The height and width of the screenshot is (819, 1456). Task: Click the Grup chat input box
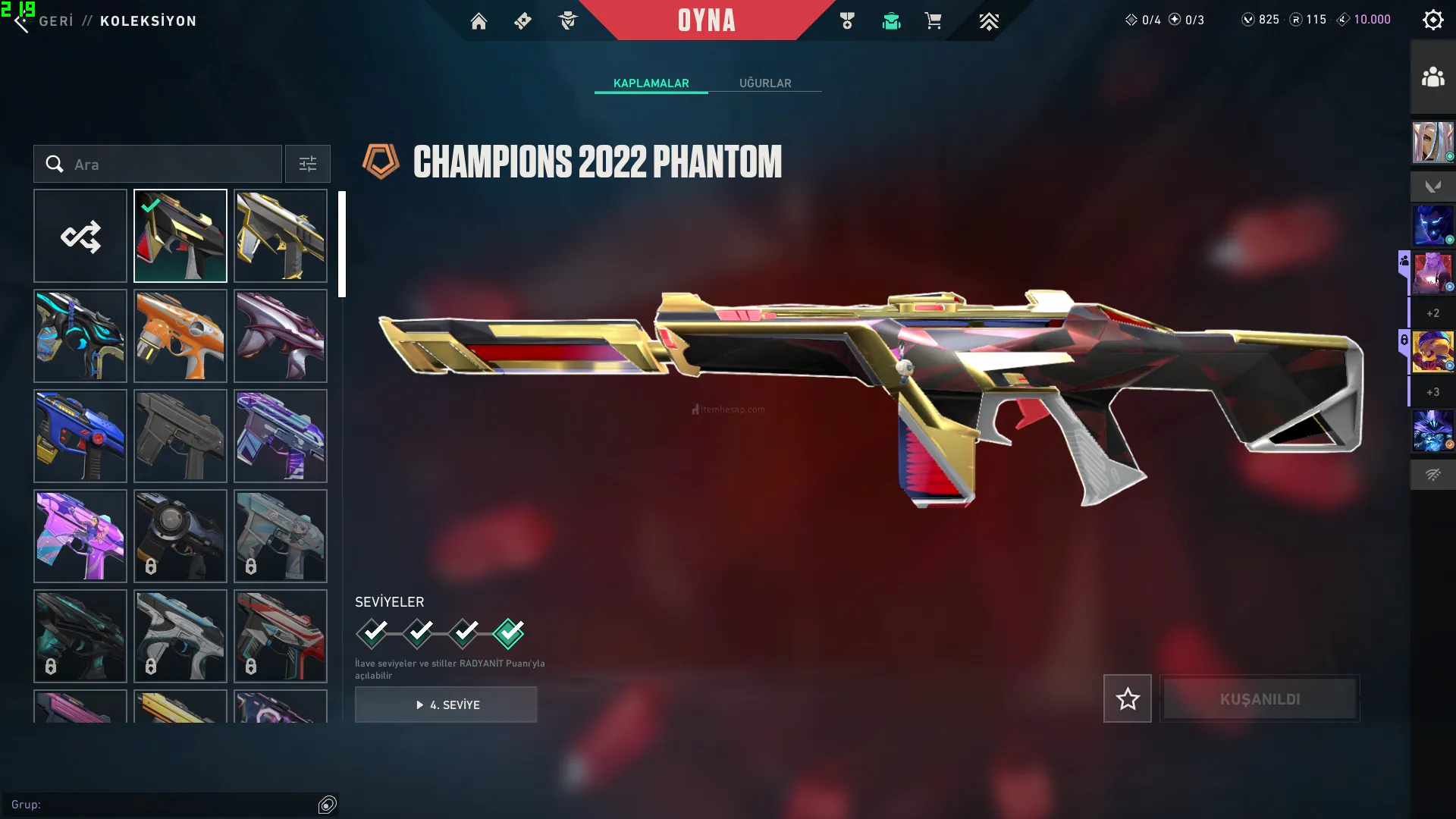(x=159, y=804)
